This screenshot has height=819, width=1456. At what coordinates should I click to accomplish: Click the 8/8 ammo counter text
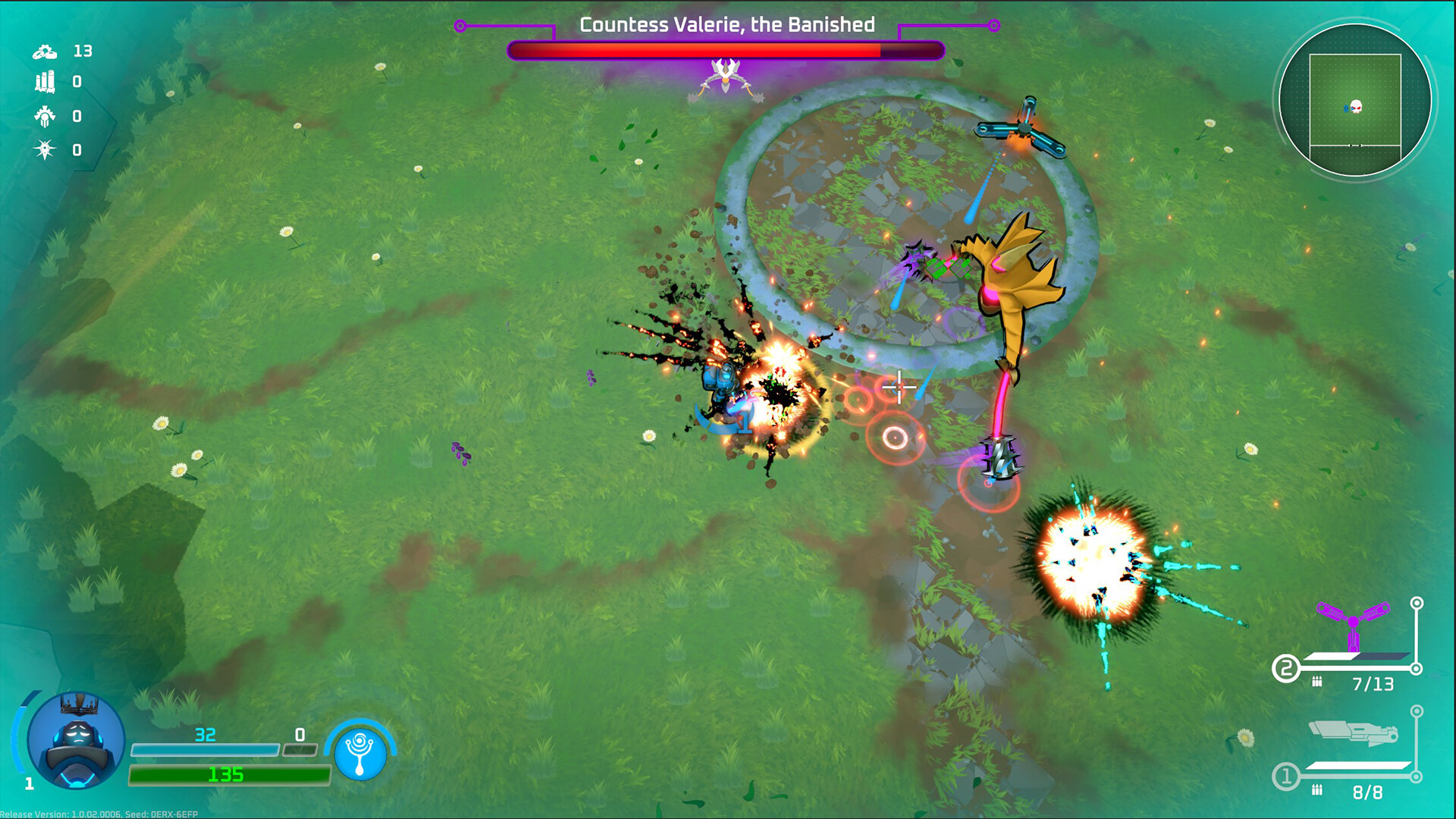[x=1369, y=790]
